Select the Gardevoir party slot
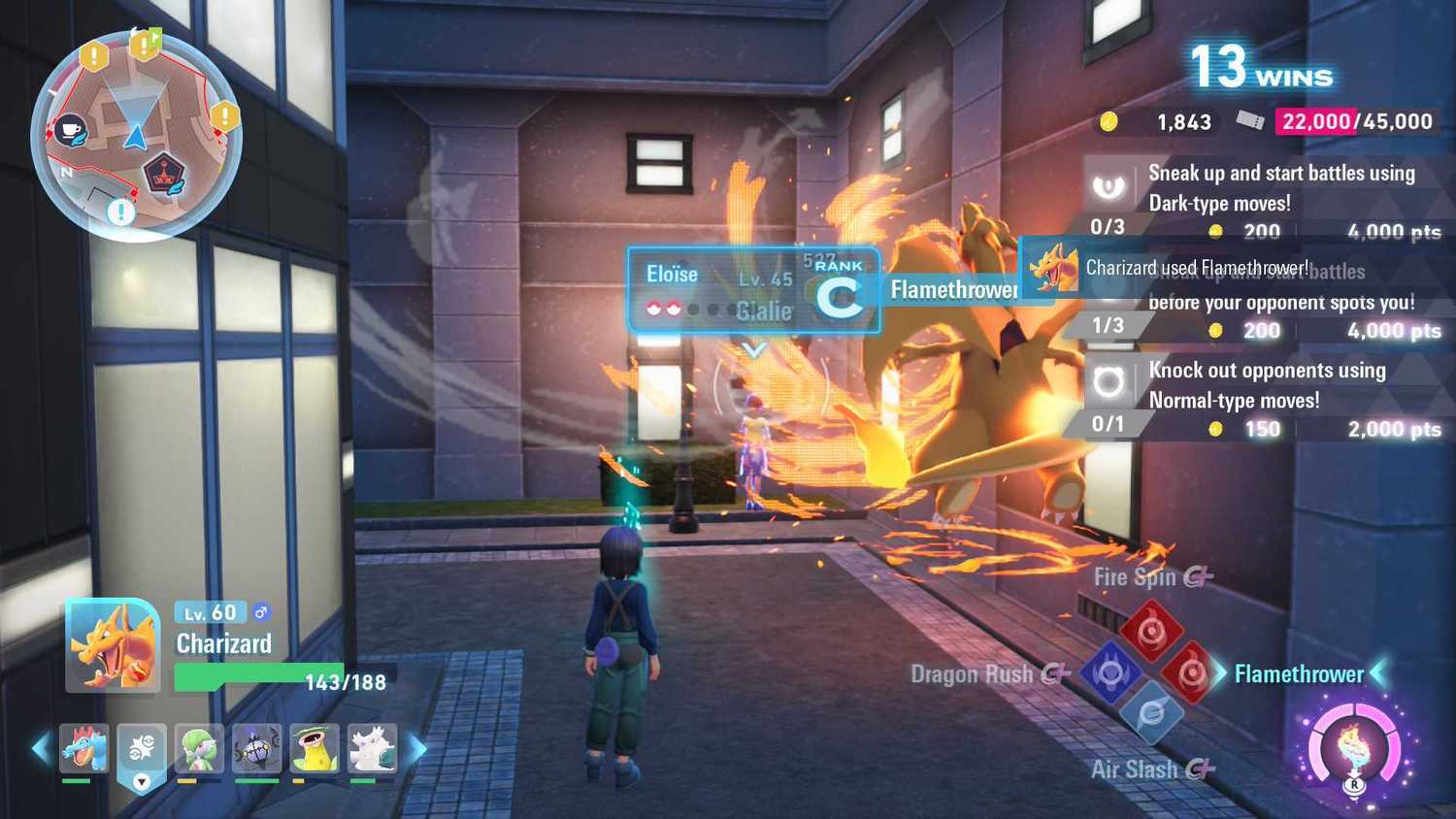Image resolution: width=1456 pixels, height=819 pixels. [200, 747]
